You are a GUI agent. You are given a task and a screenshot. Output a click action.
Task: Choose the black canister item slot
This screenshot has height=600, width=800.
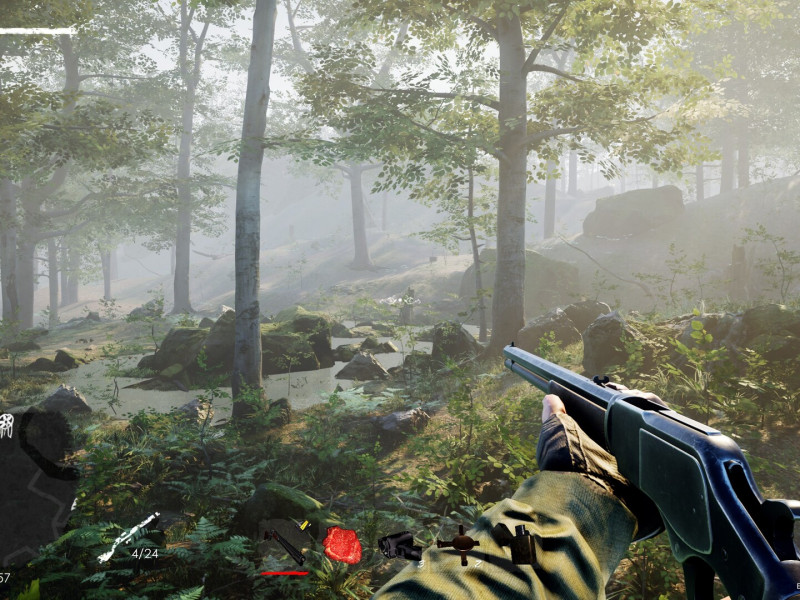(x=520, y=544)
